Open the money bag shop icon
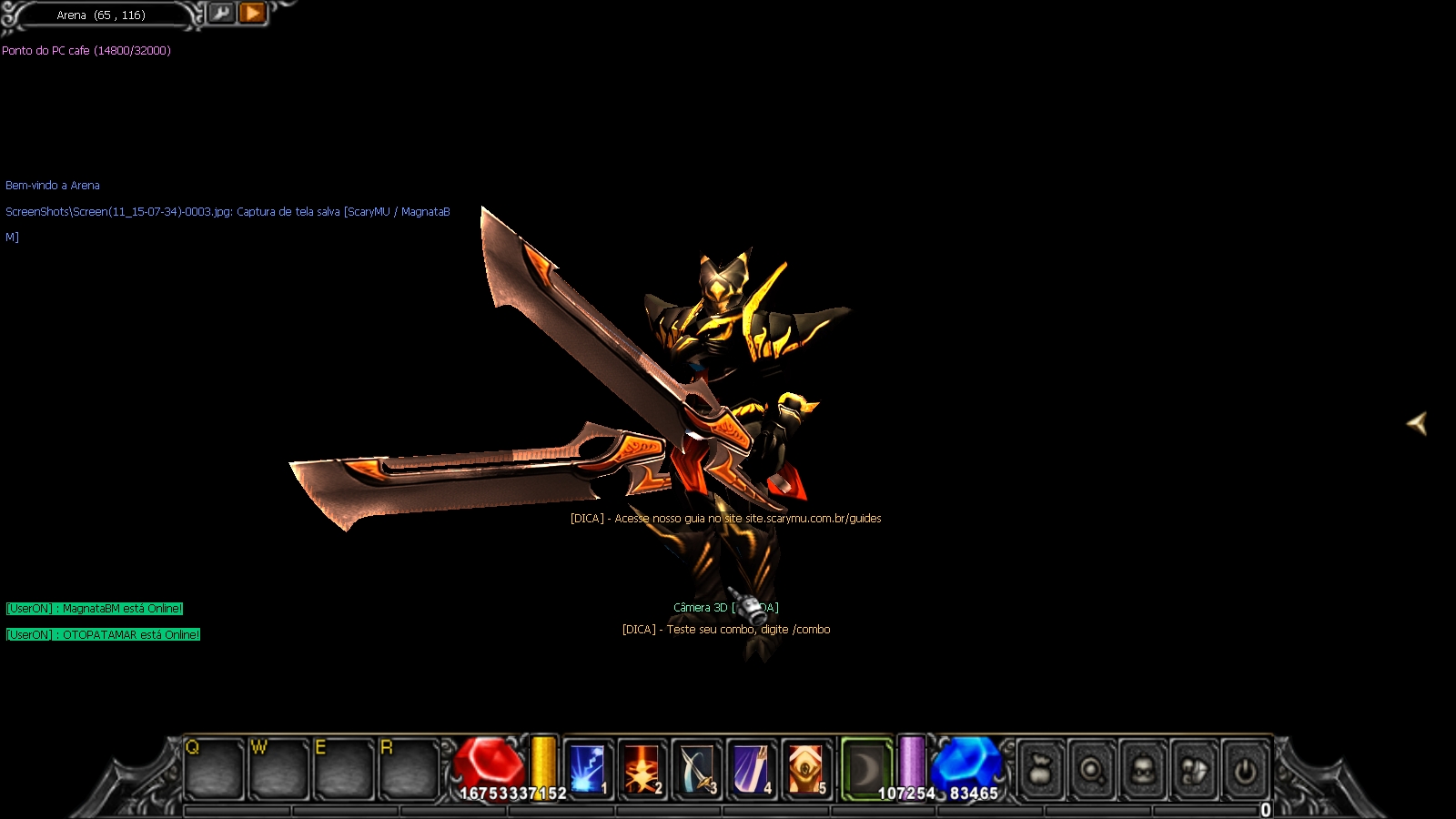The image size is (1456, 819). click(1042, 771)
